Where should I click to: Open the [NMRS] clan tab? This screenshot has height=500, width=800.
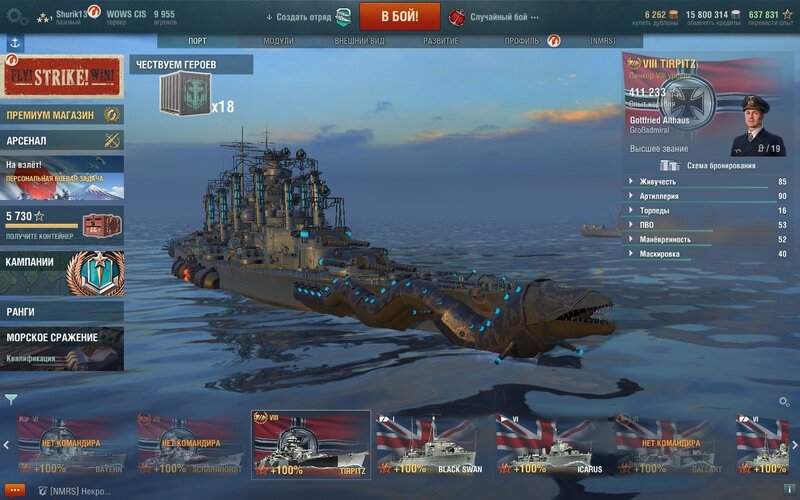click(x=600, y=41)
